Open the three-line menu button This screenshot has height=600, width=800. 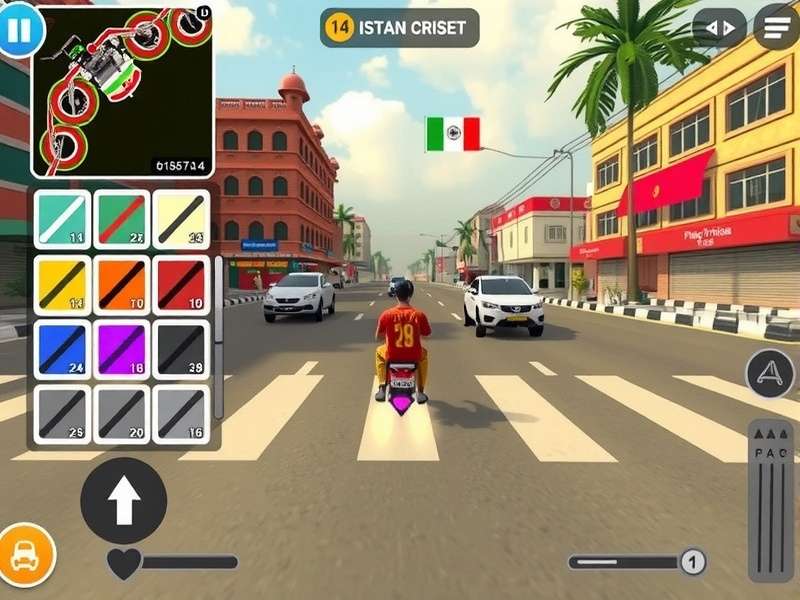[x=776, y=27]
